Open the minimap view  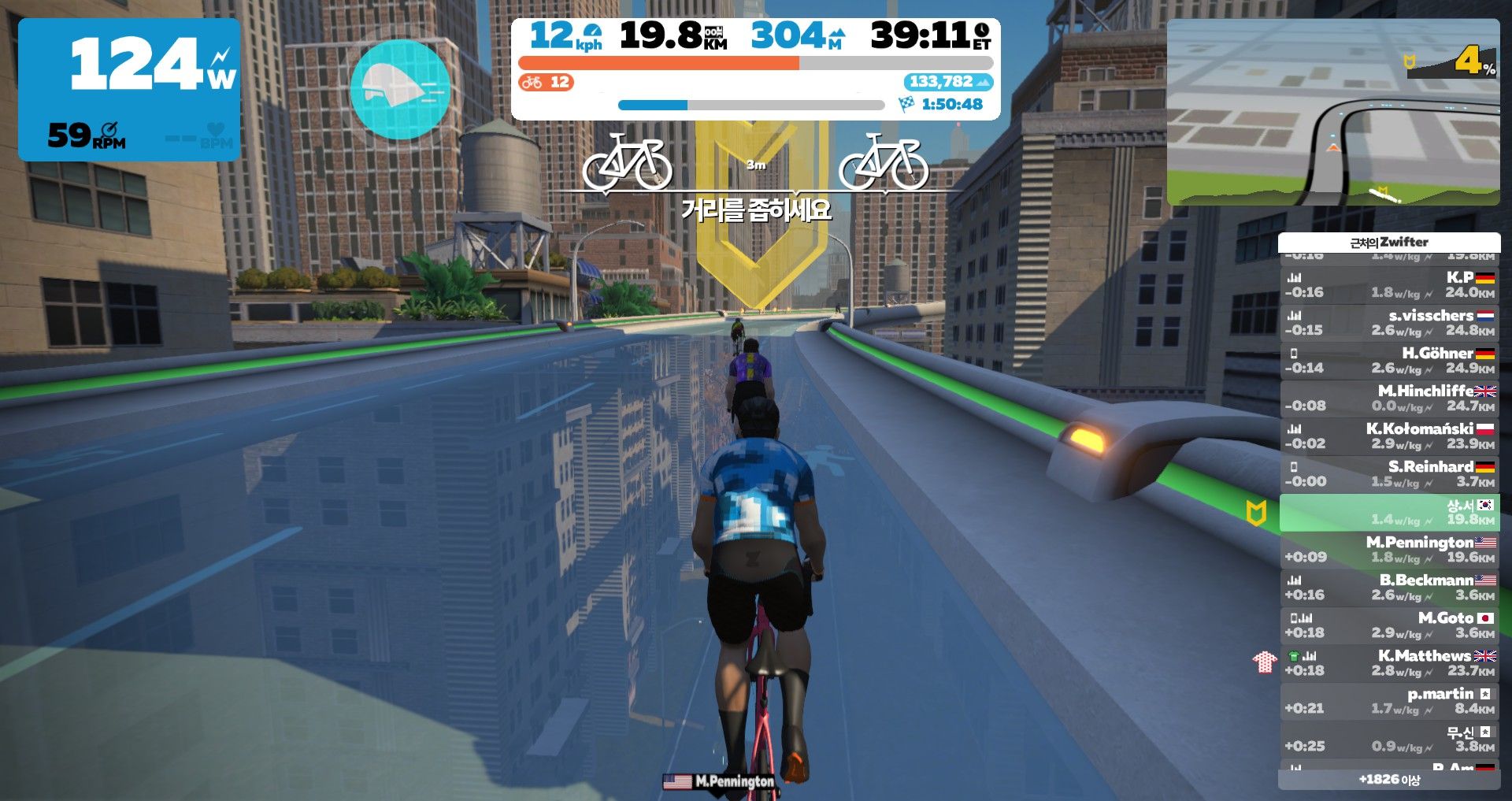1332,112
